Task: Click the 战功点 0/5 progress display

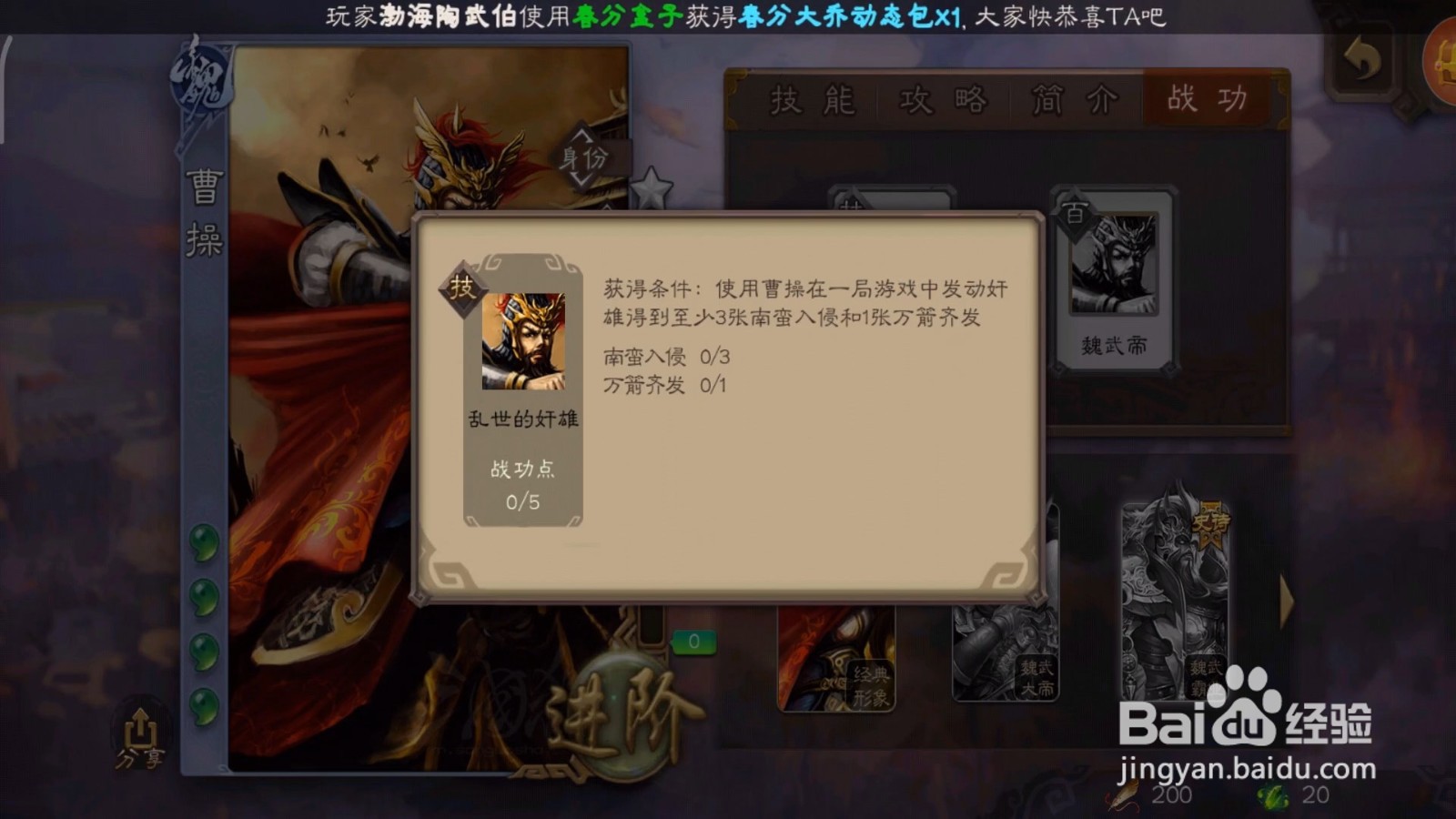Action: click(x=522, y=484)
